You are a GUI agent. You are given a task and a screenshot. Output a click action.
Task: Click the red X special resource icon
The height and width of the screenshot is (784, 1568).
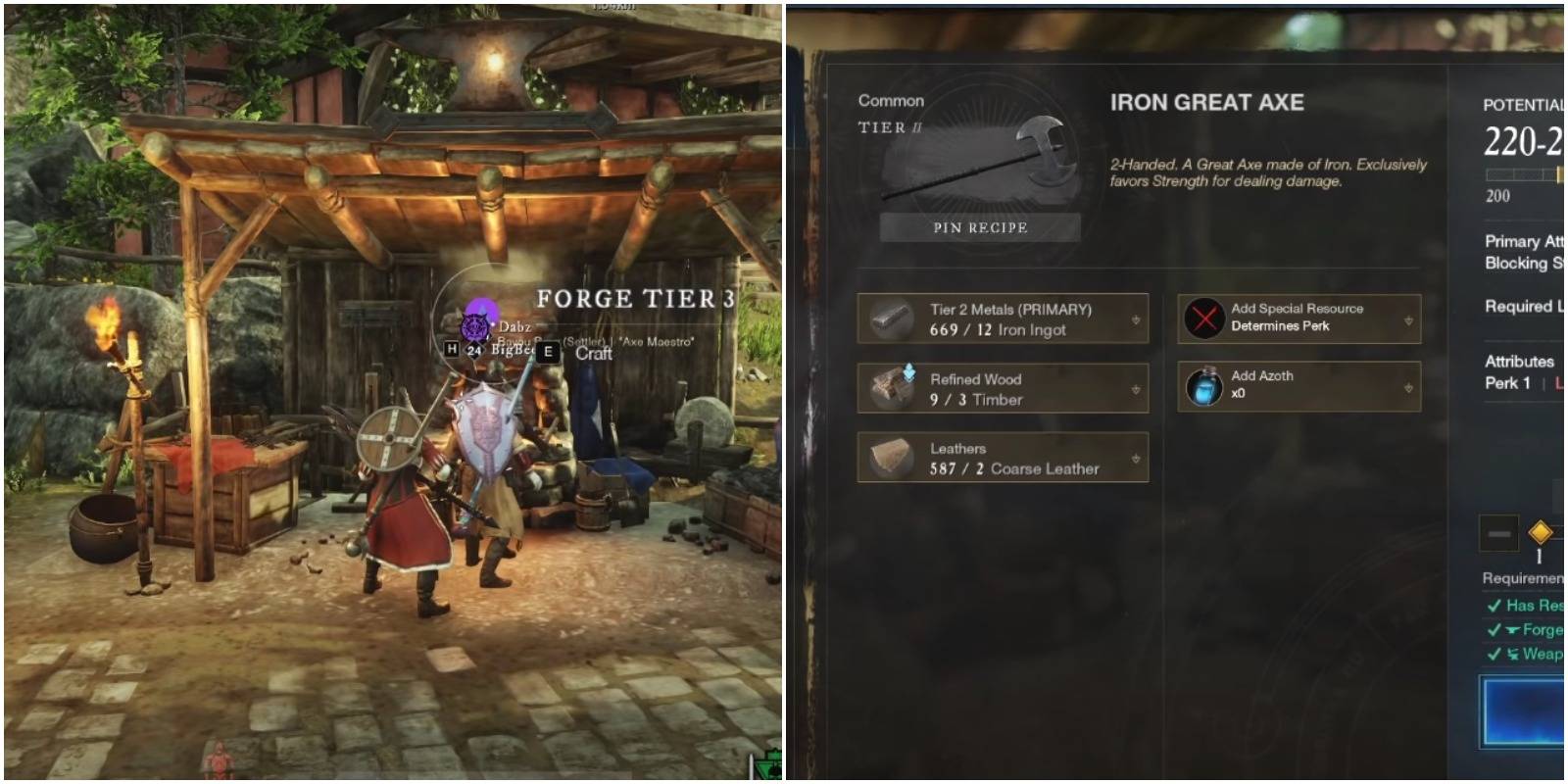point(1207,318)
